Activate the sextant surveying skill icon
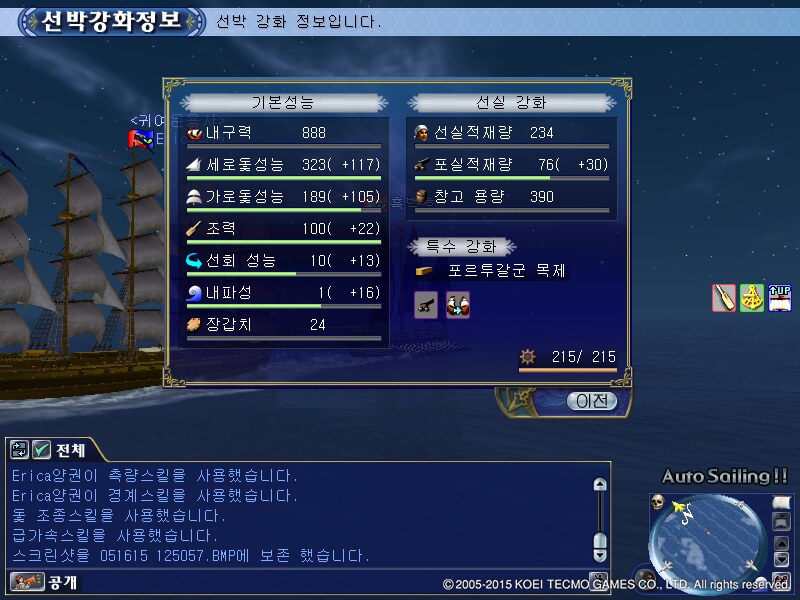This screenshot has height=600, width=800. coord(752,298)
